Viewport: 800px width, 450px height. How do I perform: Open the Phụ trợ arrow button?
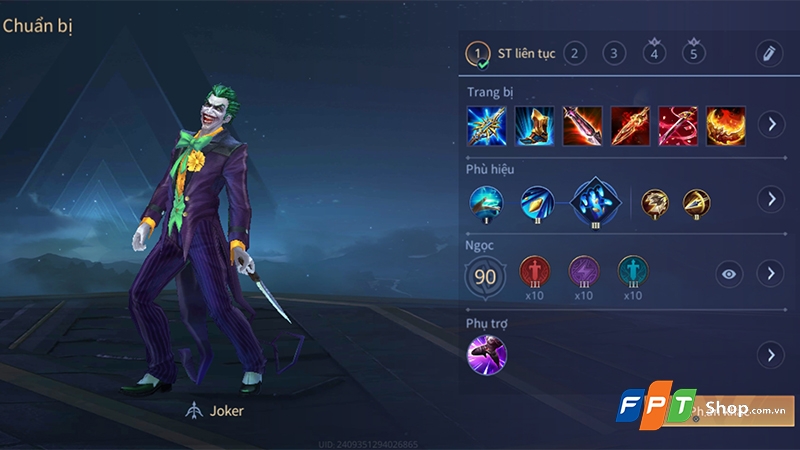point(770,354)
